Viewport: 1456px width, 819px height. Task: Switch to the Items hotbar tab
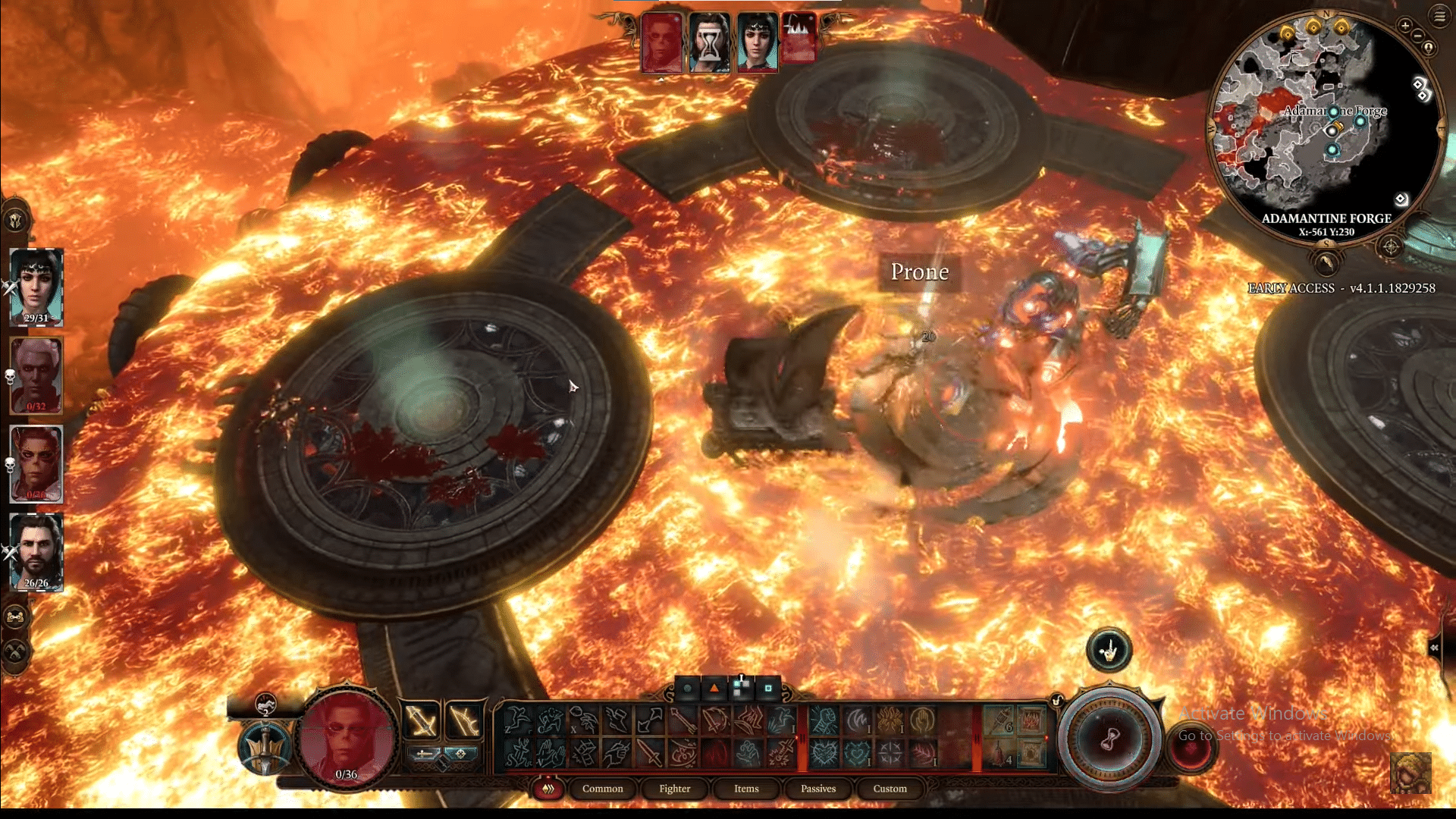pyautogui.click(x=745, y=789)
